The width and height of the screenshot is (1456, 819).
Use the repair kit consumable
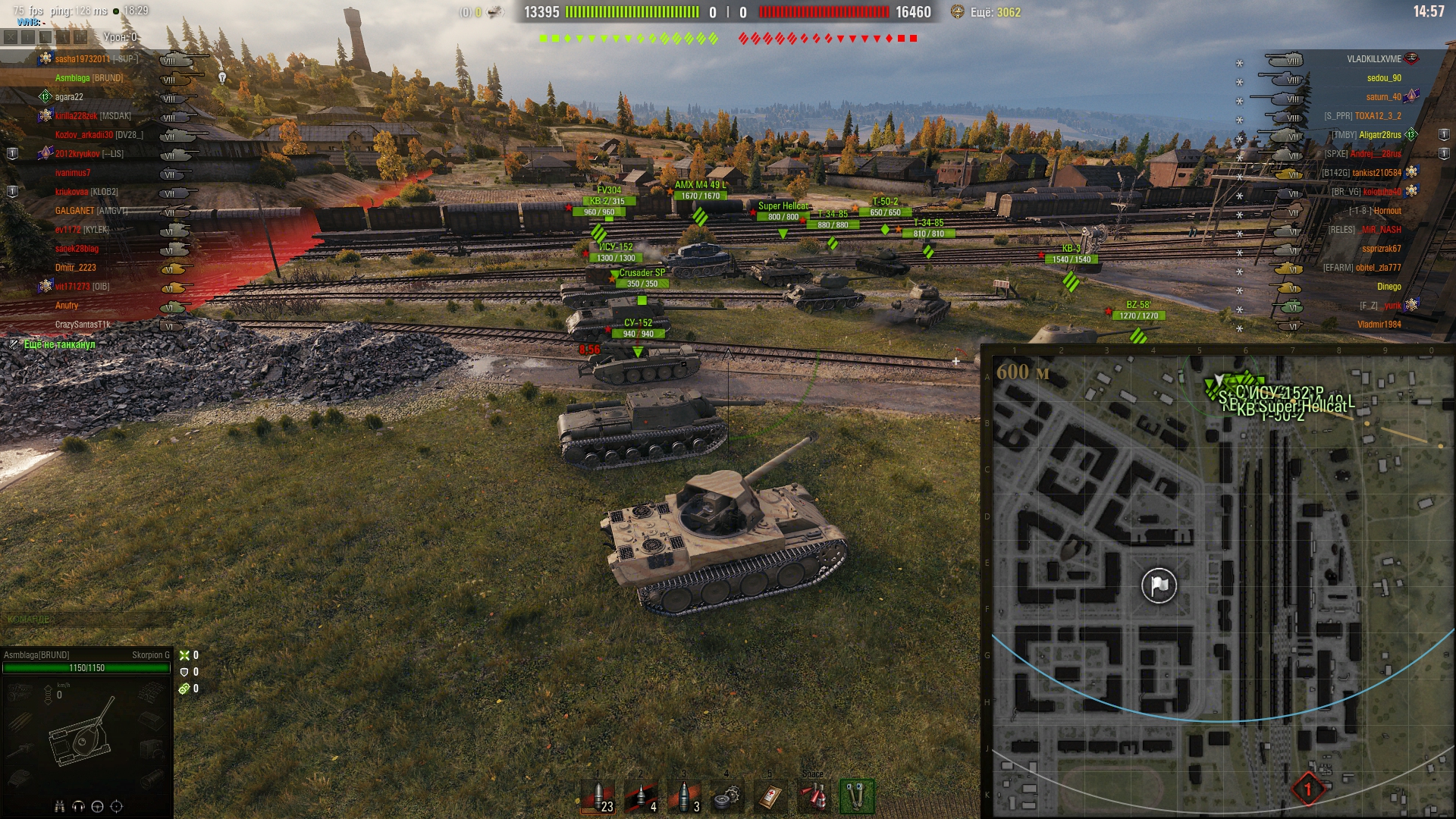(727, 797)
